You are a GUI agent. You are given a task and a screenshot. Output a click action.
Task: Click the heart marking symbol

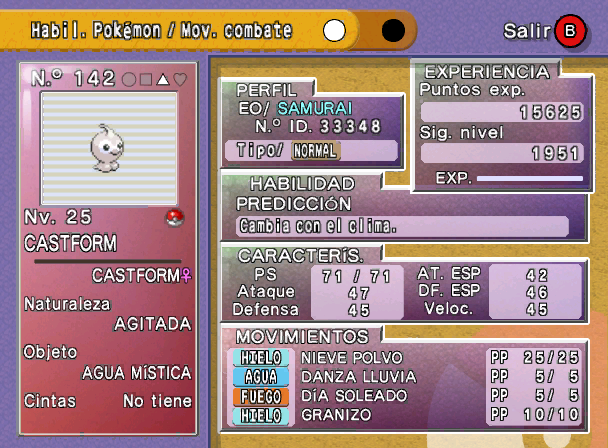click(x=181, y=79)
